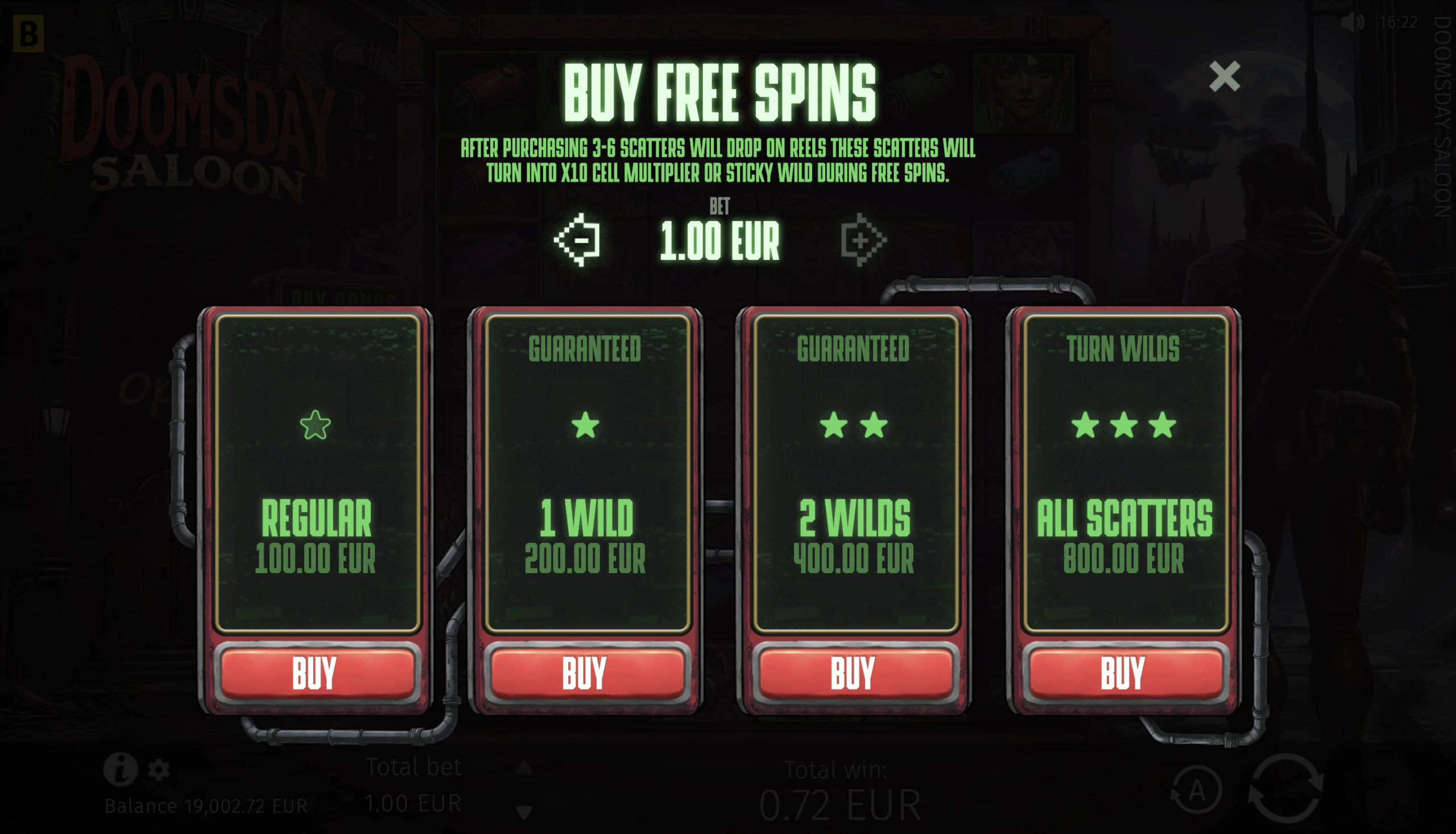Spin the reels with the spin button

pyautogui.click(x=1285, y=788)
